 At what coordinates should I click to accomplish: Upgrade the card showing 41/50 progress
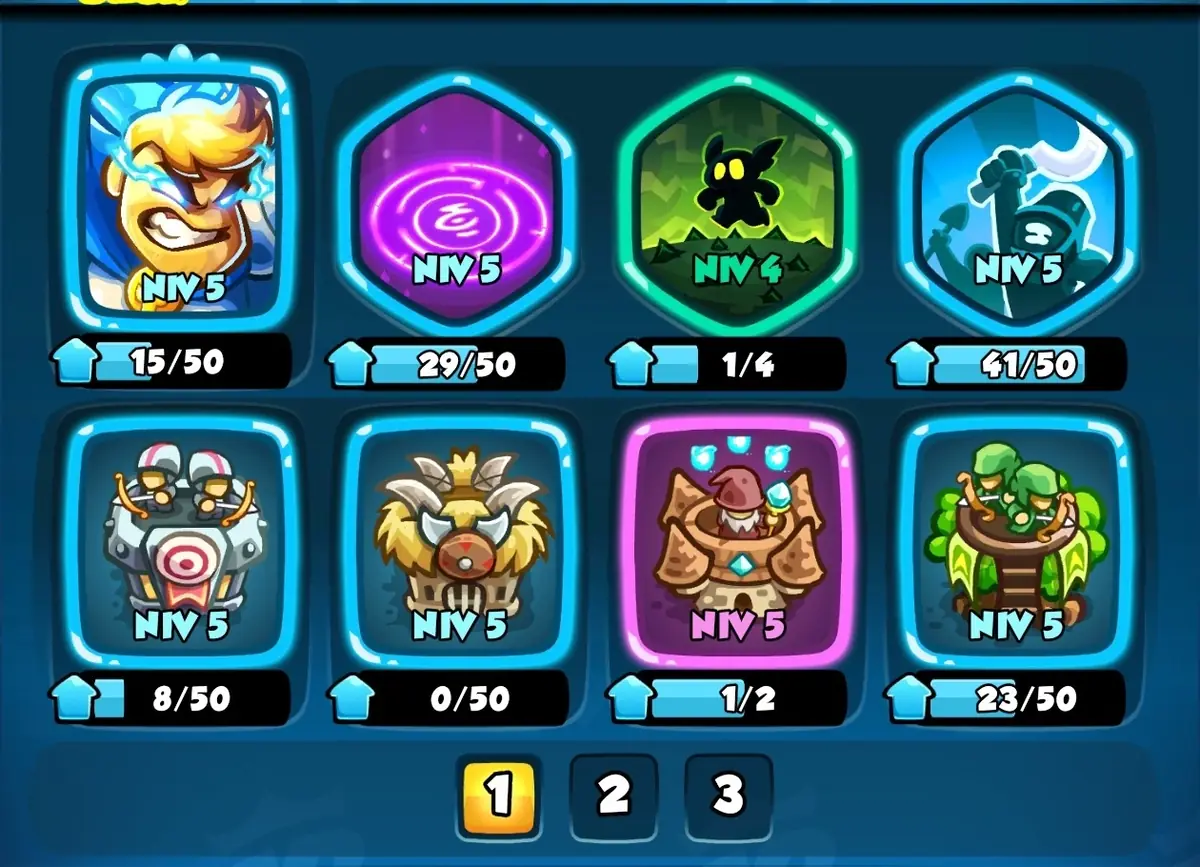click(x=912, y=364)
